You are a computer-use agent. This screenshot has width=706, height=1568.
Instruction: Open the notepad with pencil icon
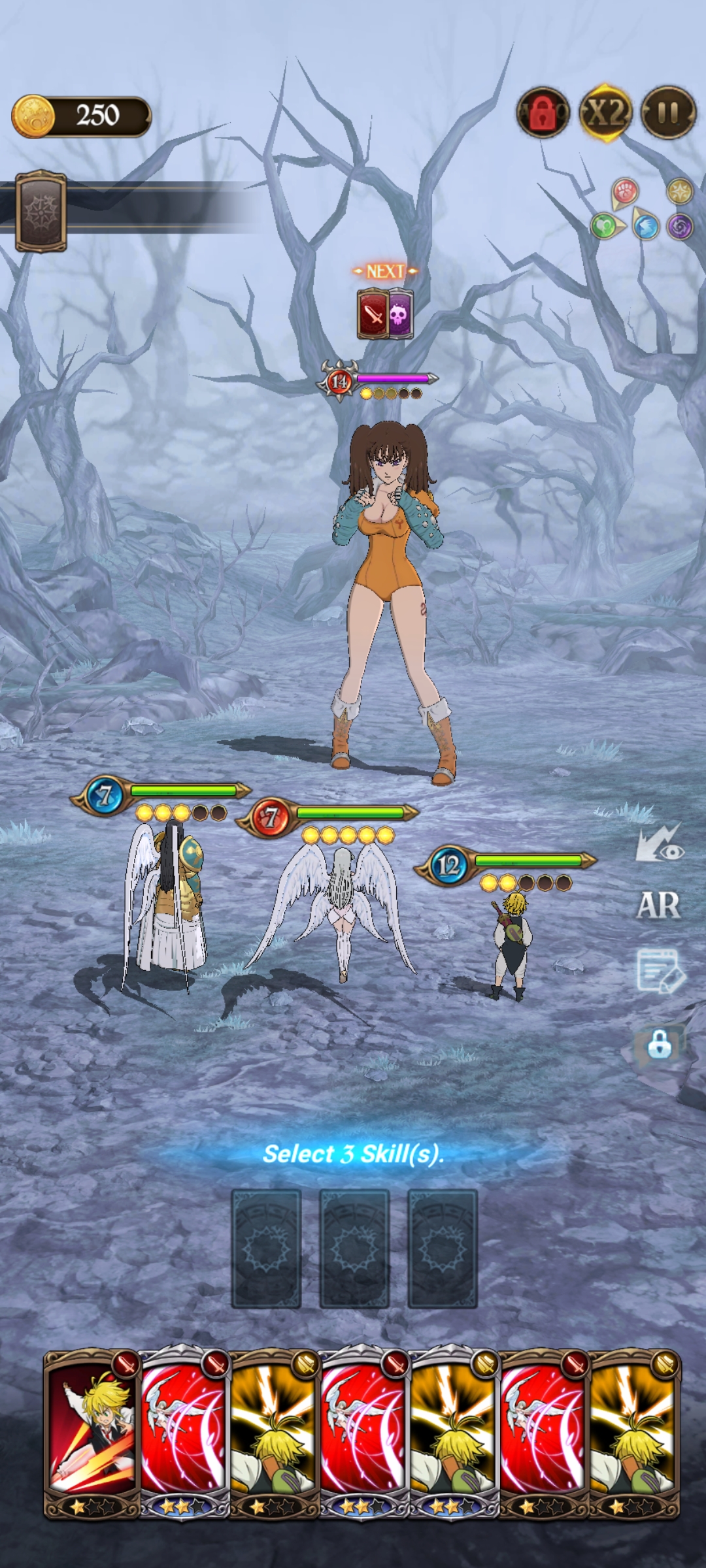660,971
